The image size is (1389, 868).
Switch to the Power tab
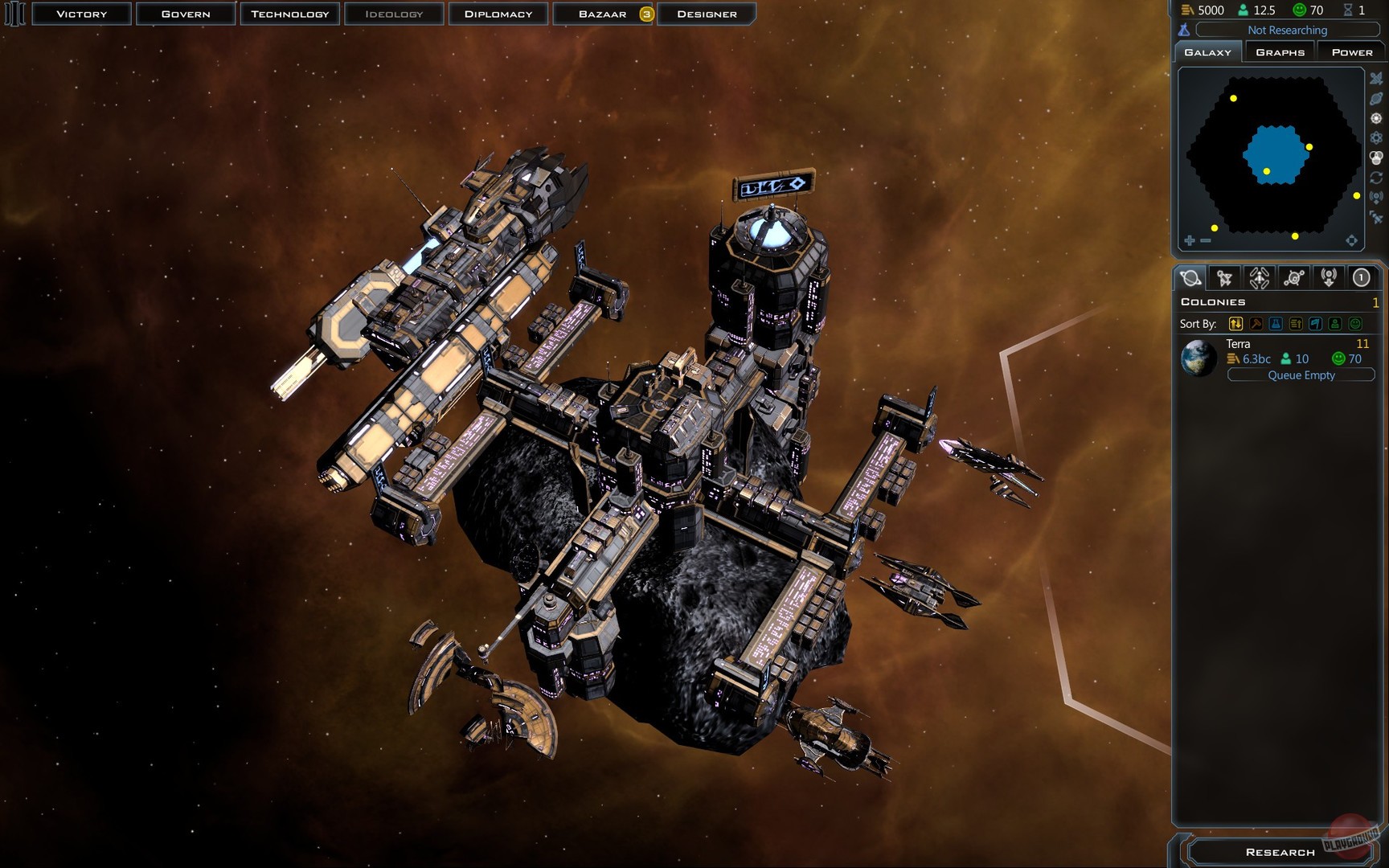coord(1352,52)
